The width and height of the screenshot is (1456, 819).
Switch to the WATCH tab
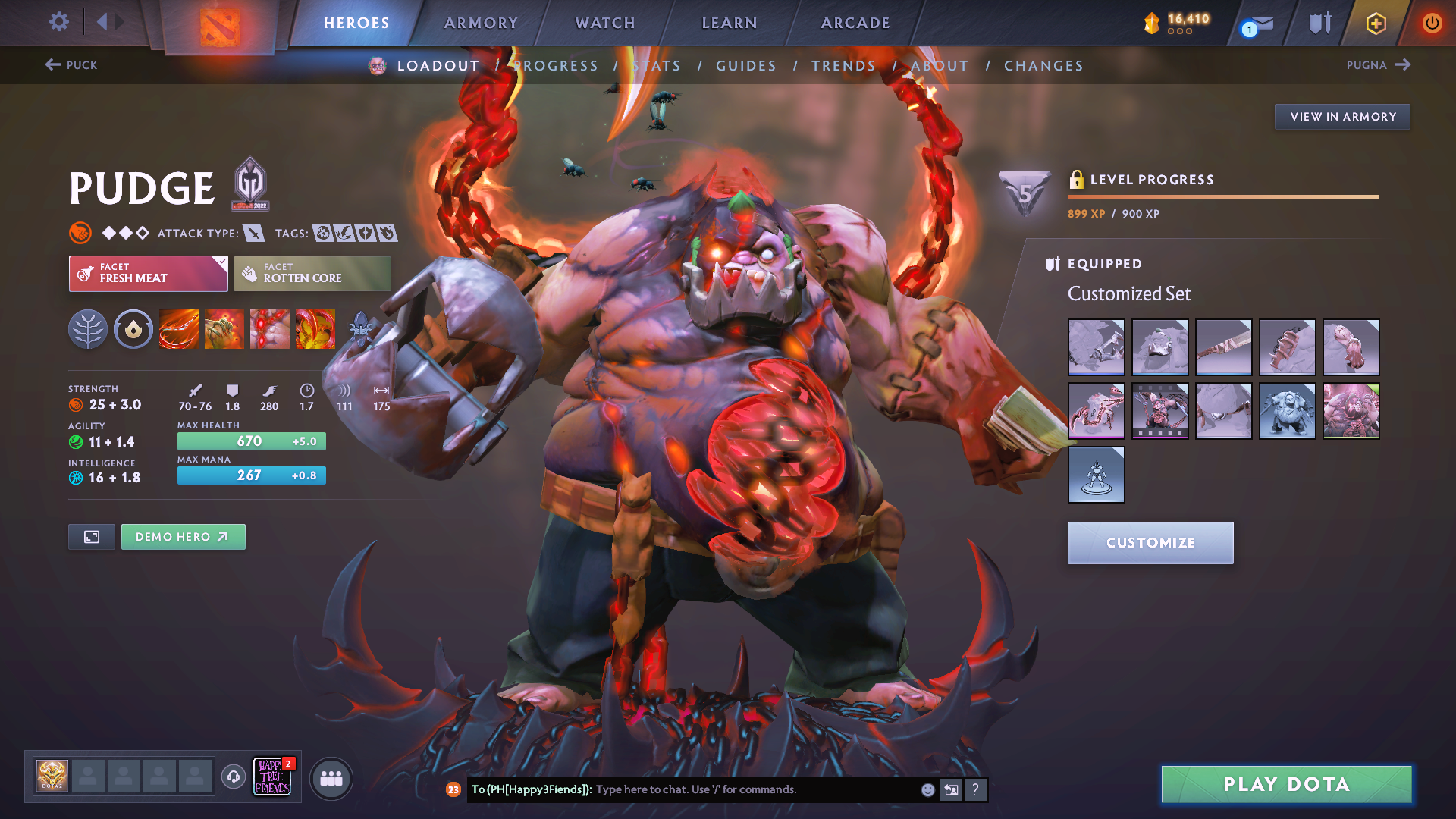coord(604,23)
